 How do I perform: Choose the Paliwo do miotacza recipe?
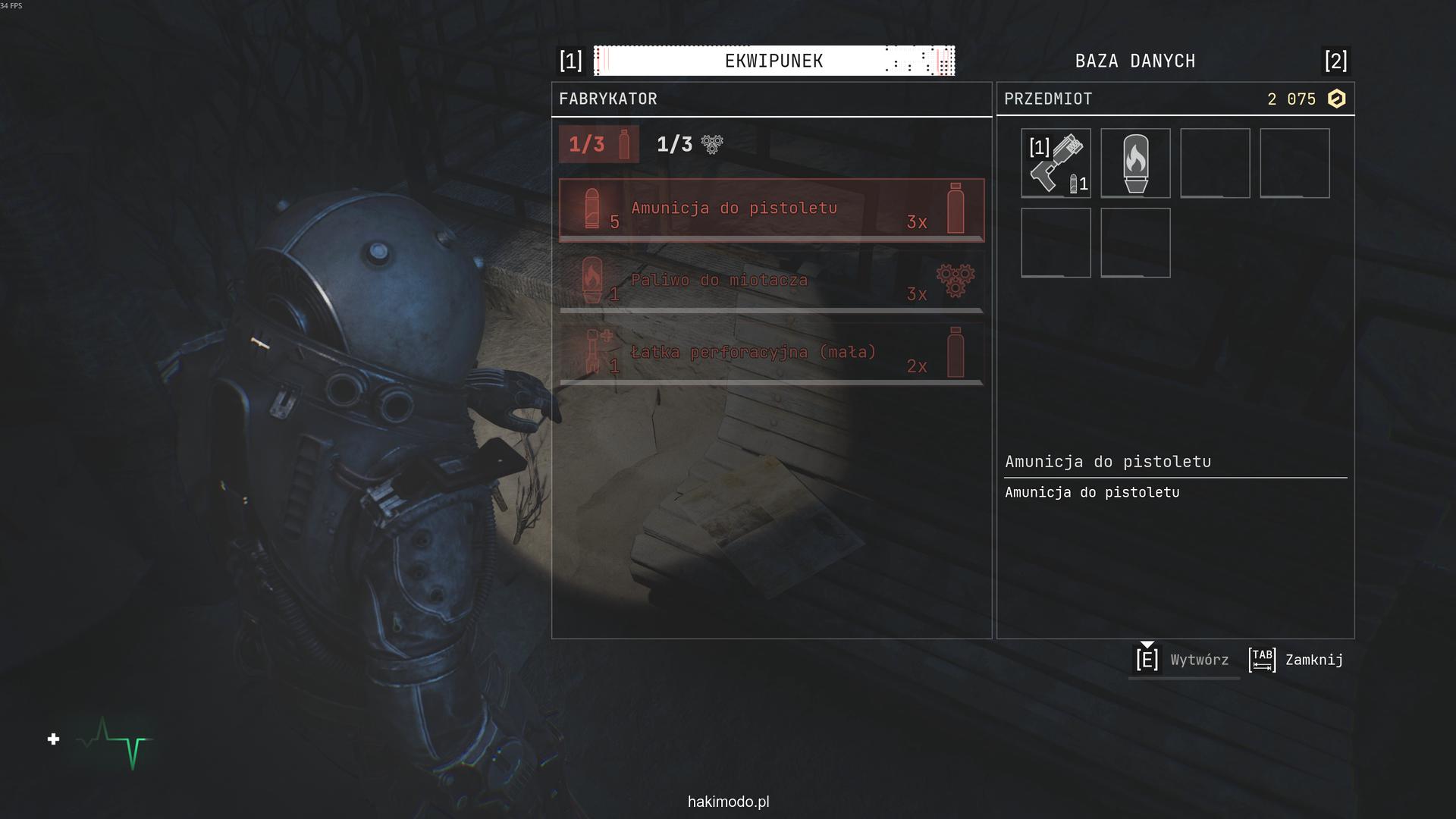point(771,282)
